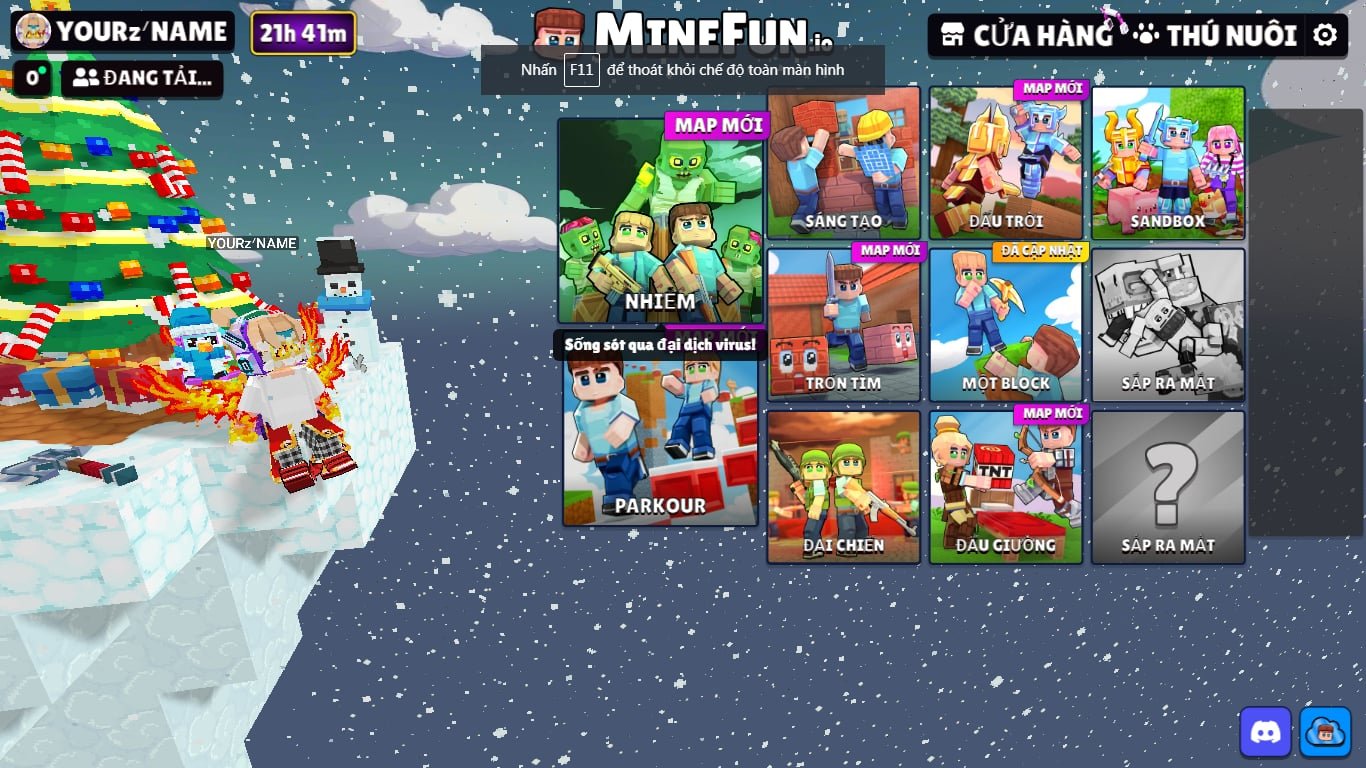Viewport: 1366px width, 768px height.
Task: Open the players list button Đang Tải
Action: tap(142, 78)
